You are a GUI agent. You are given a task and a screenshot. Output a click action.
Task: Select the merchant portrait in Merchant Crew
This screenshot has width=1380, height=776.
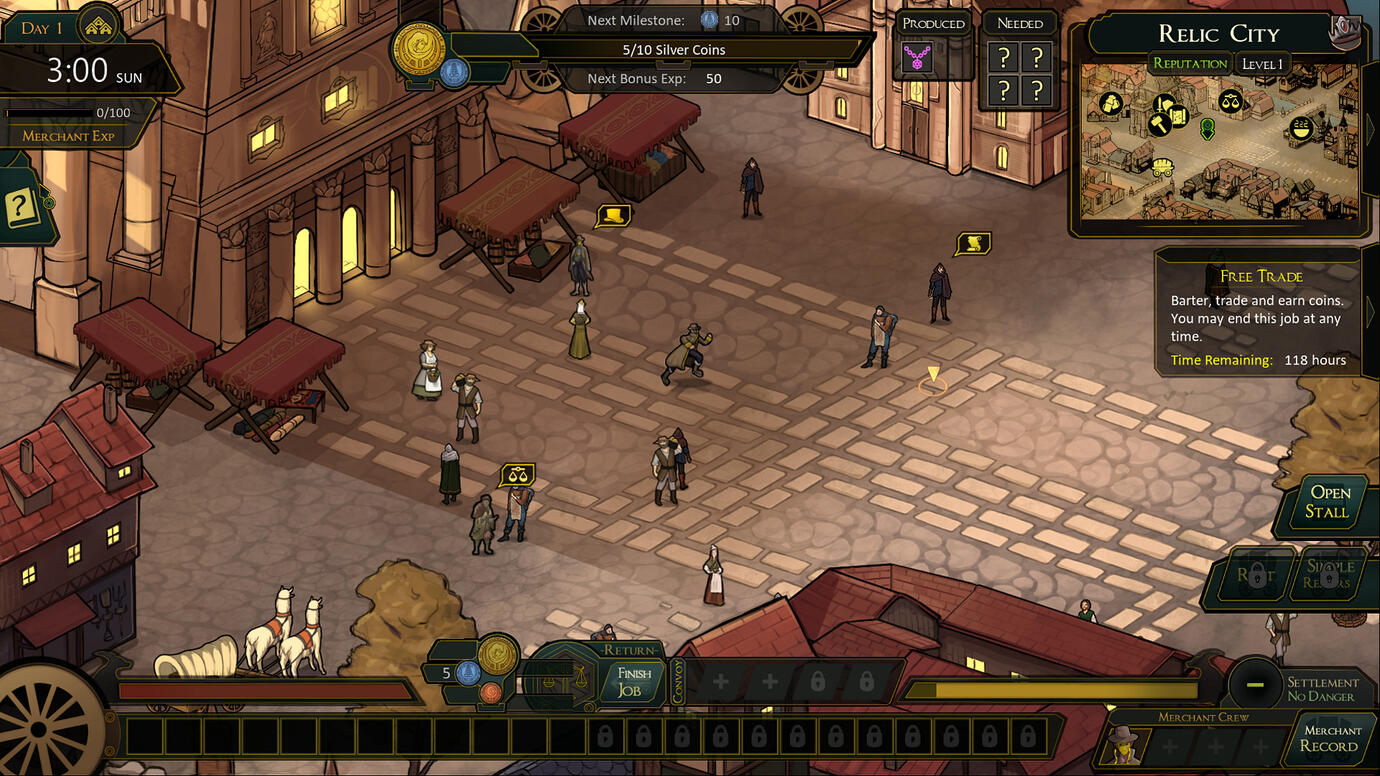point(1125,745)
